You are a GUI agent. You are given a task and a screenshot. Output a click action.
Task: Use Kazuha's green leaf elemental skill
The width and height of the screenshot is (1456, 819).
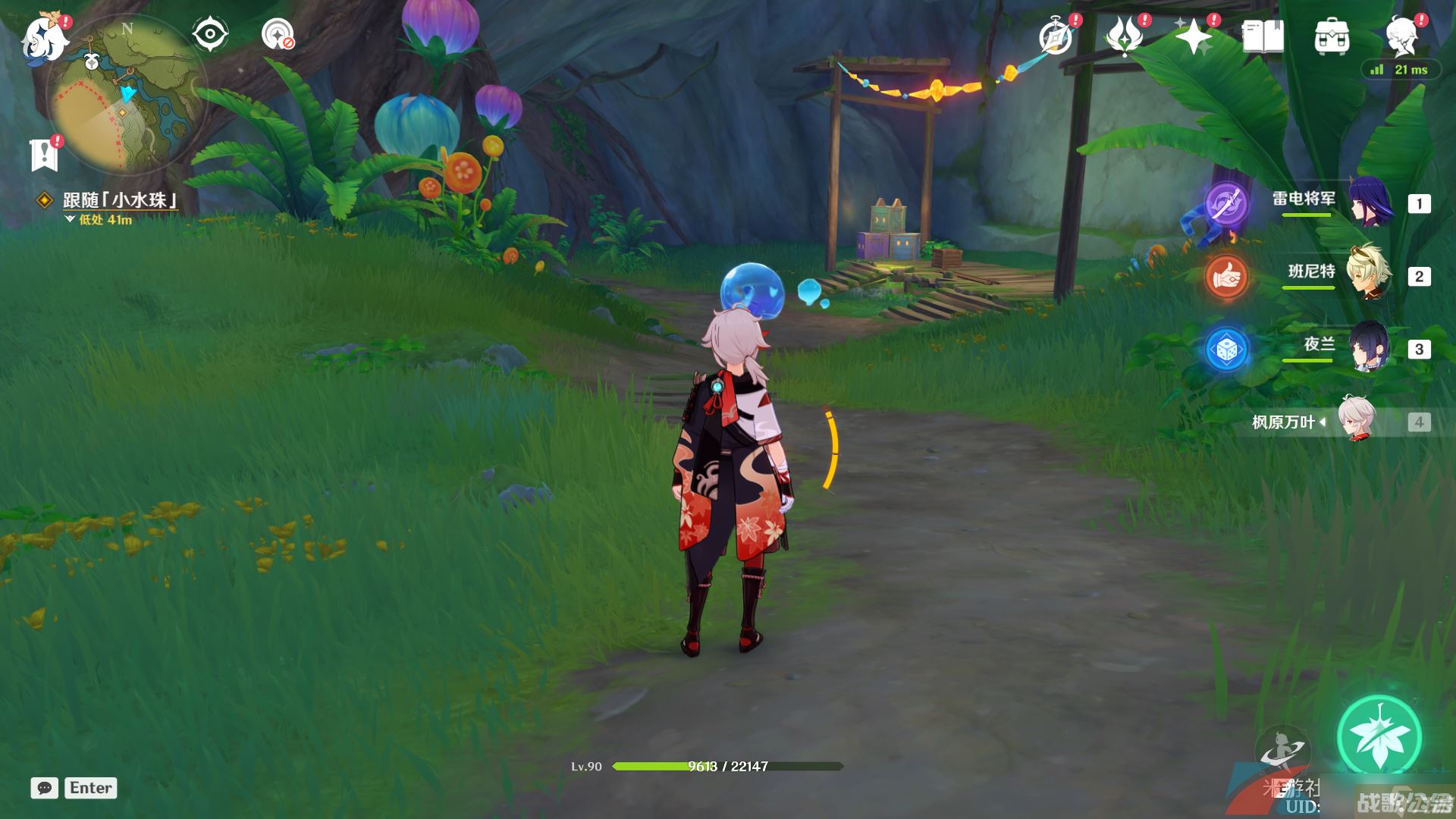click(1379, 737)
